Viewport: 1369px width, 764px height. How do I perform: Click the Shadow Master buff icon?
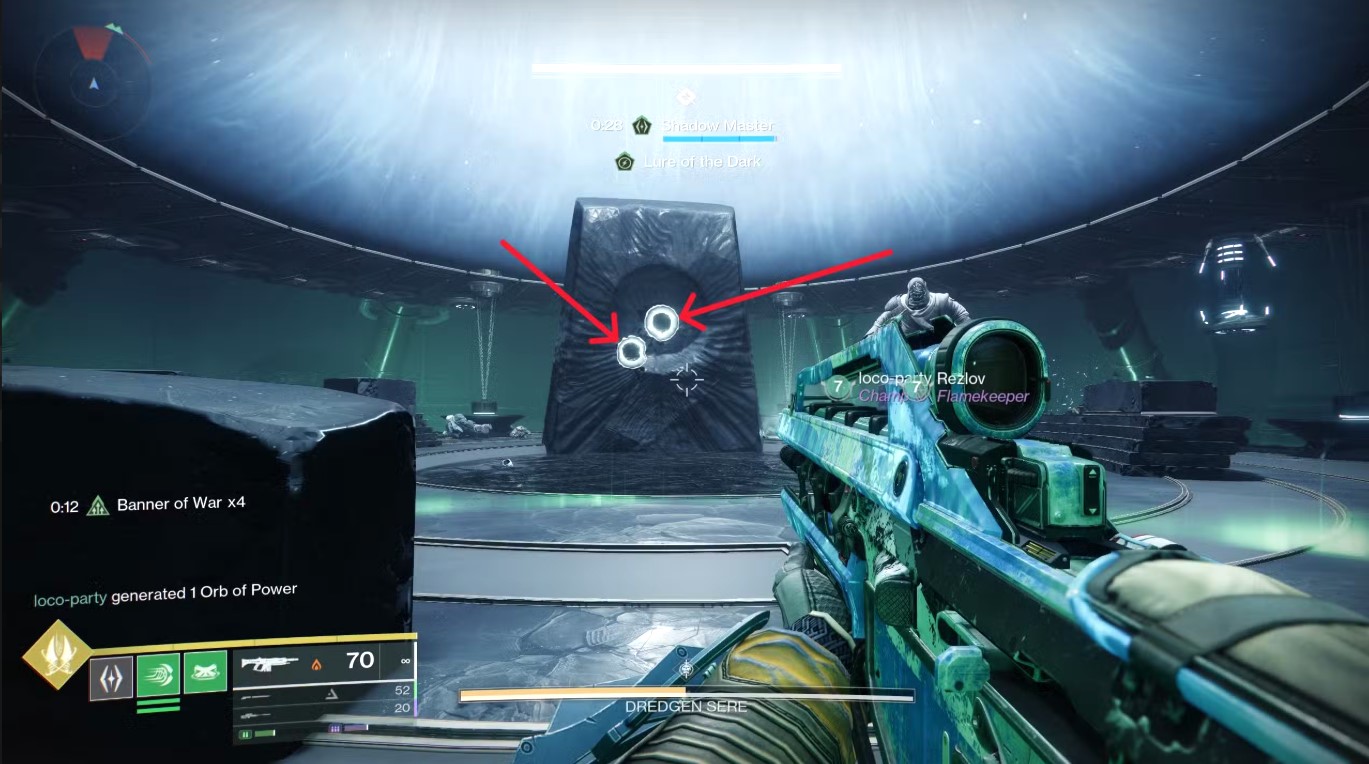tap(642, 126)
